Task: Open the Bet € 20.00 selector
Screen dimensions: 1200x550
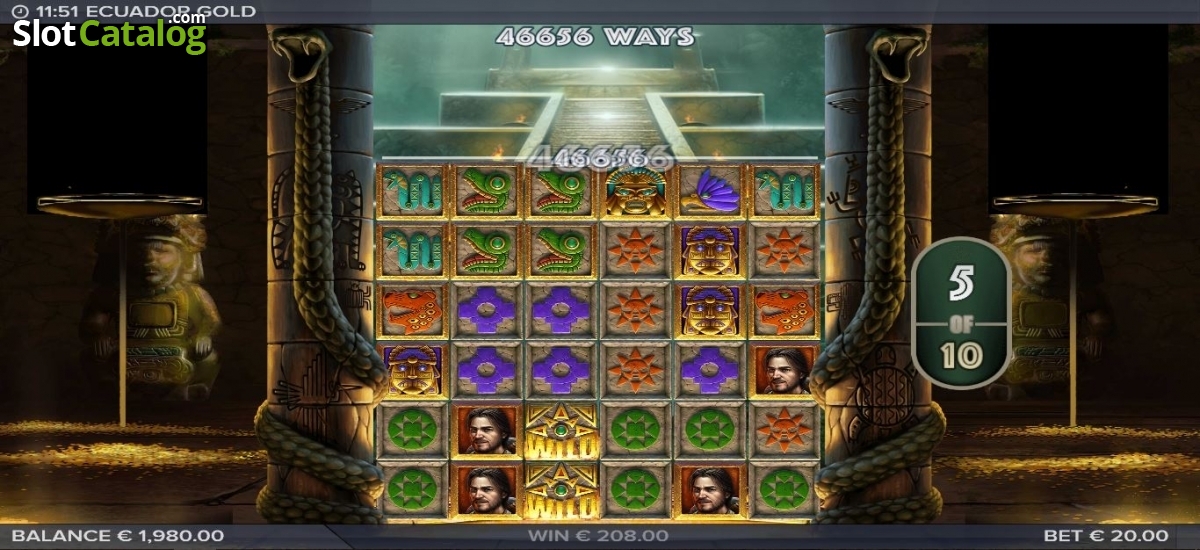Action: (1105, 536)
